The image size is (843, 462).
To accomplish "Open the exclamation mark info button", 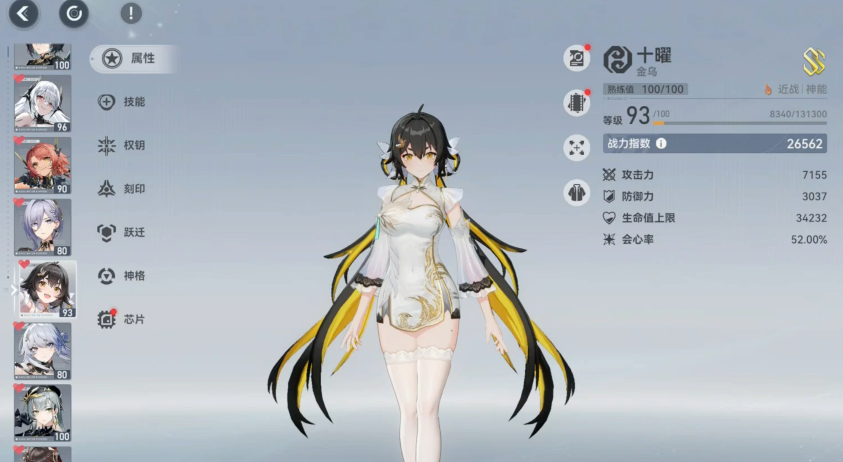I will pyautogui.click(x=130, y=13).
